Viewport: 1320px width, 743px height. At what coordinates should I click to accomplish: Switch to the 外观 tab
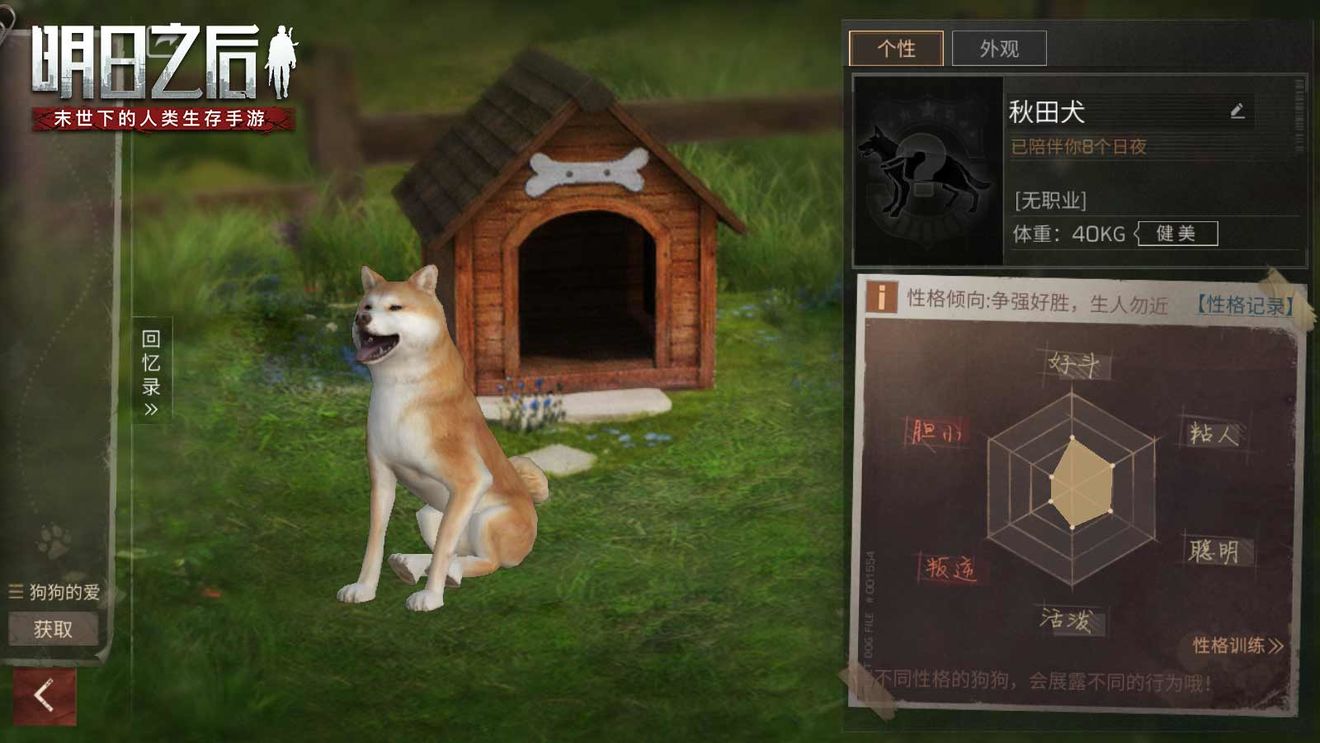pyautogui.click(x=999, y=47)
